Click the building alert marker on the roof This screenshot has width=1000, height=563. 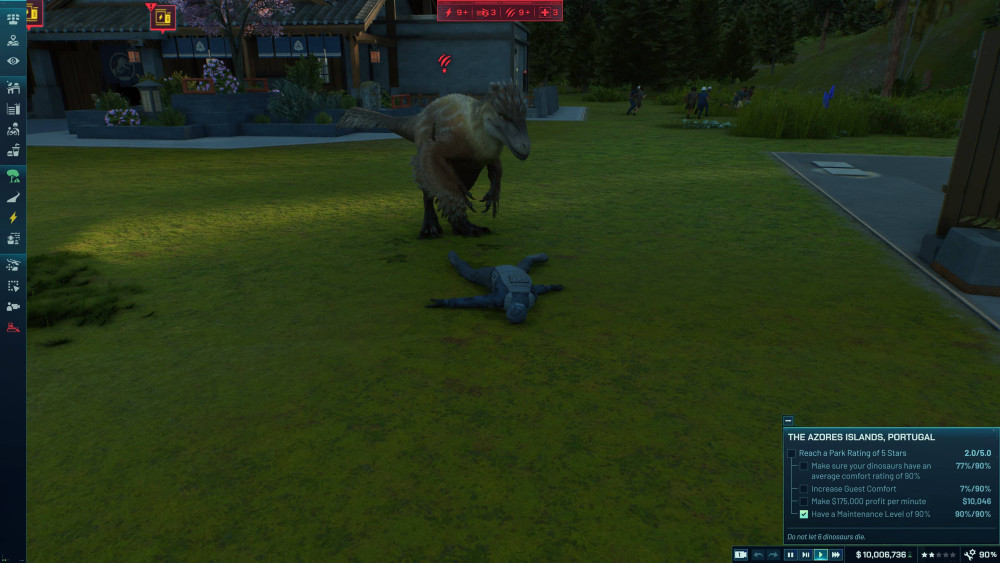coord(162,16)
